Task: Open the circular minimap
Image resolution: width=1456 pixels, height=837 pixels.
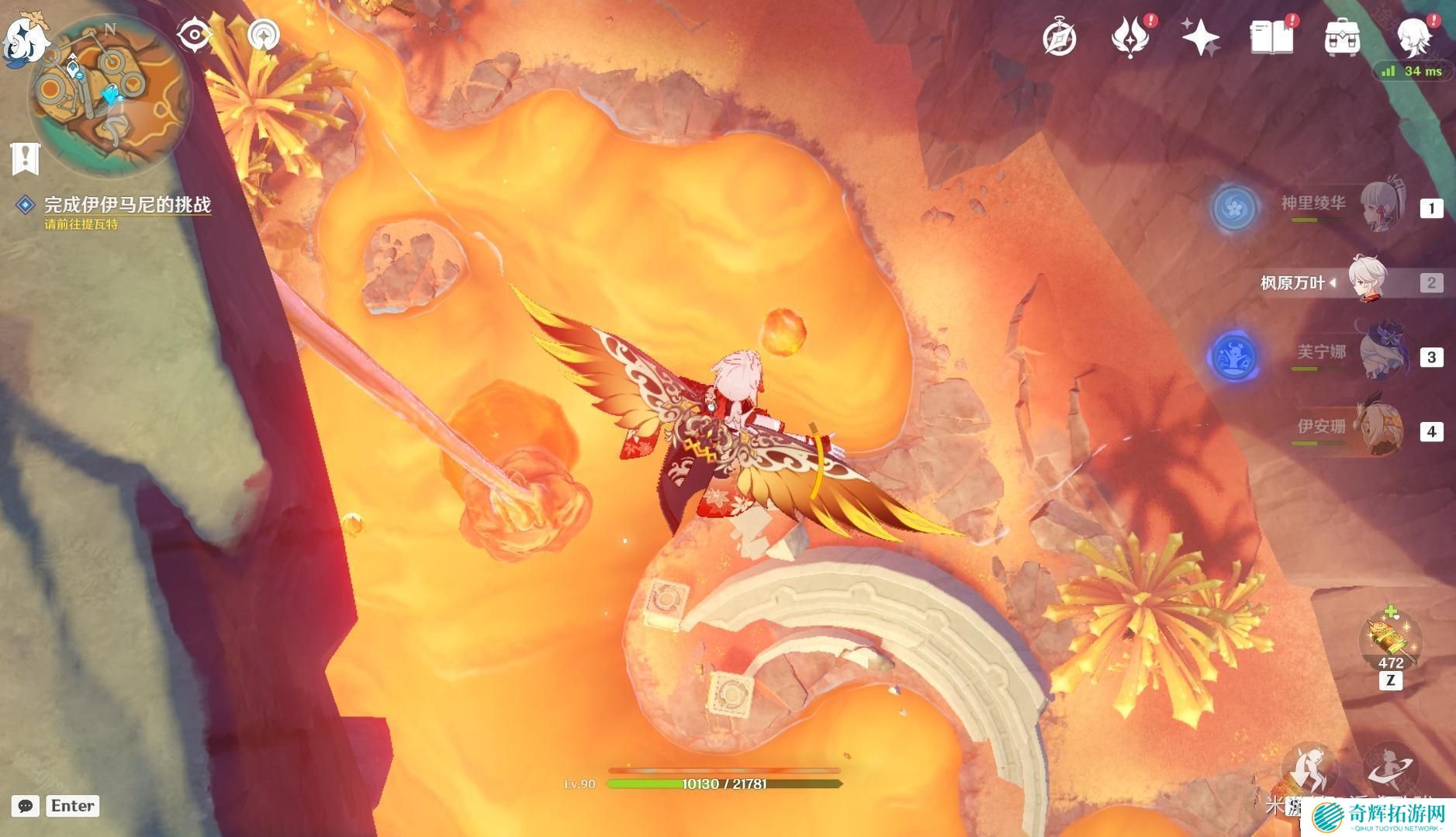Action: click(x=109, y=93)
